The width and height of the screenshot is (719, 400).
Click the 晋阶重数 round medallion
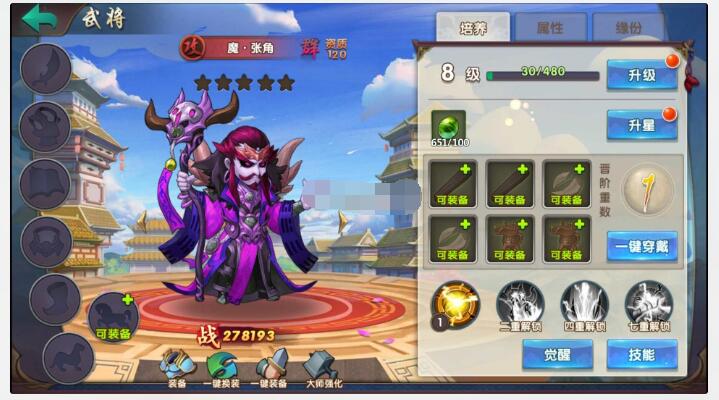[646, 189]
